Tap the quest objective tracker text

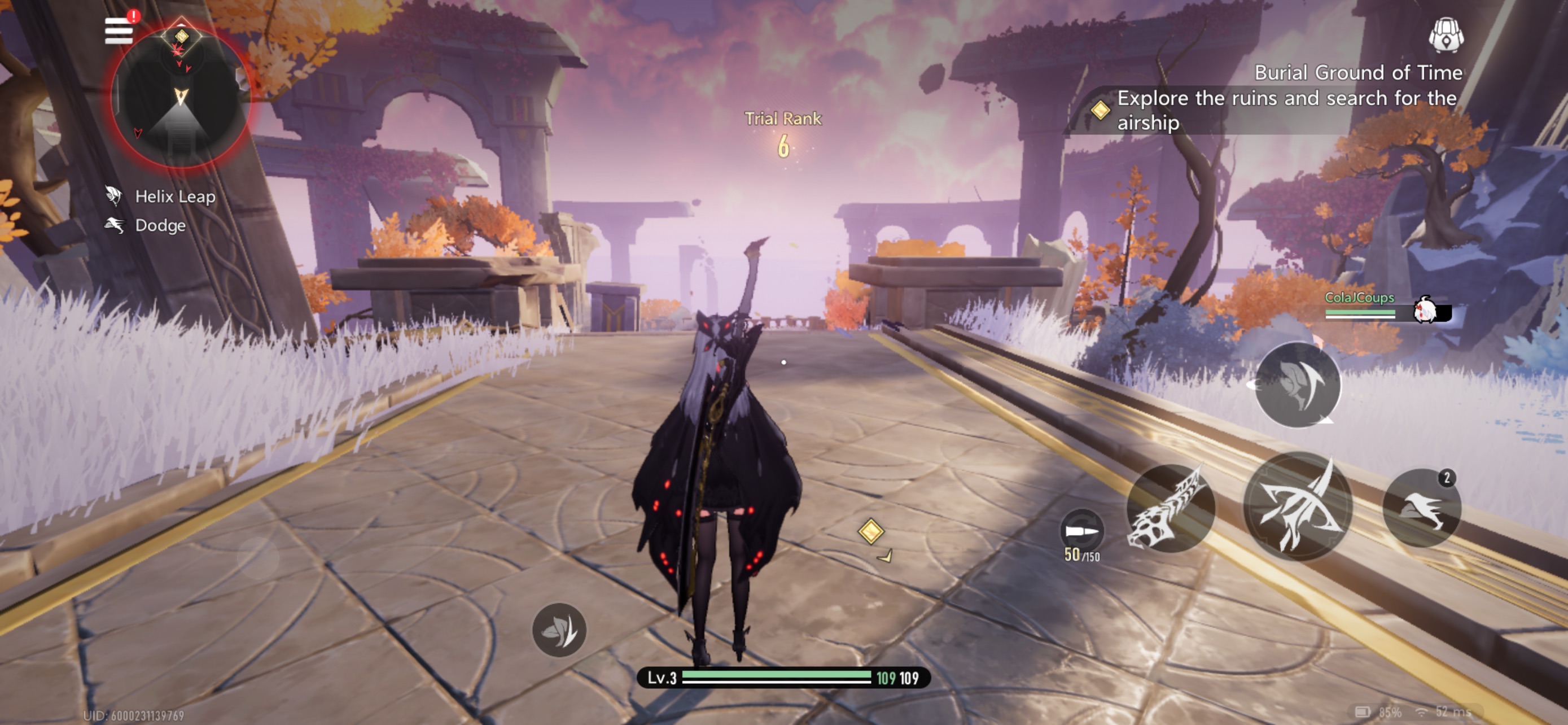coord(1286,110)
